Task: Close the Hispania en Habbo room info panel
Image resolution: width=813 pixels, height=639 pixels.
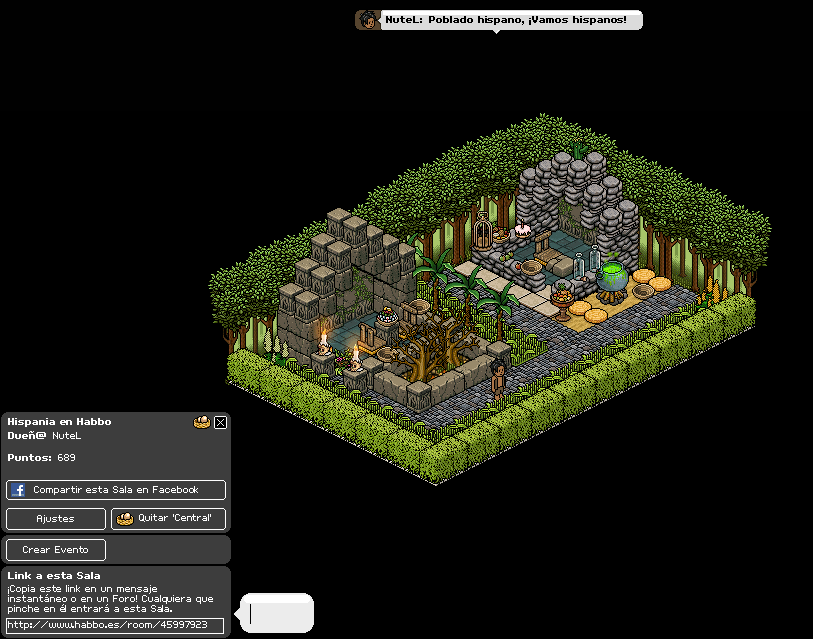Action: coord(221,422)
